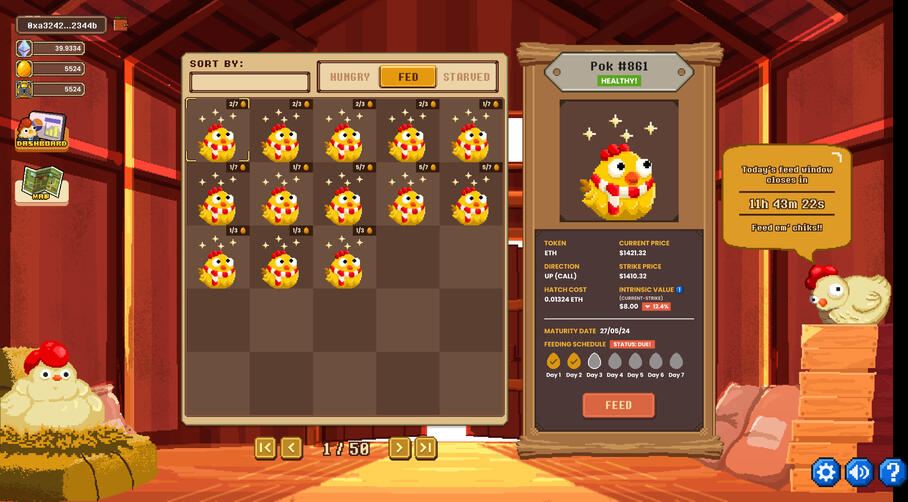908x502 pixels.
Task: Click the Intrinsic Value info icon
Action: pyautogui.click(x=680, y=290)
